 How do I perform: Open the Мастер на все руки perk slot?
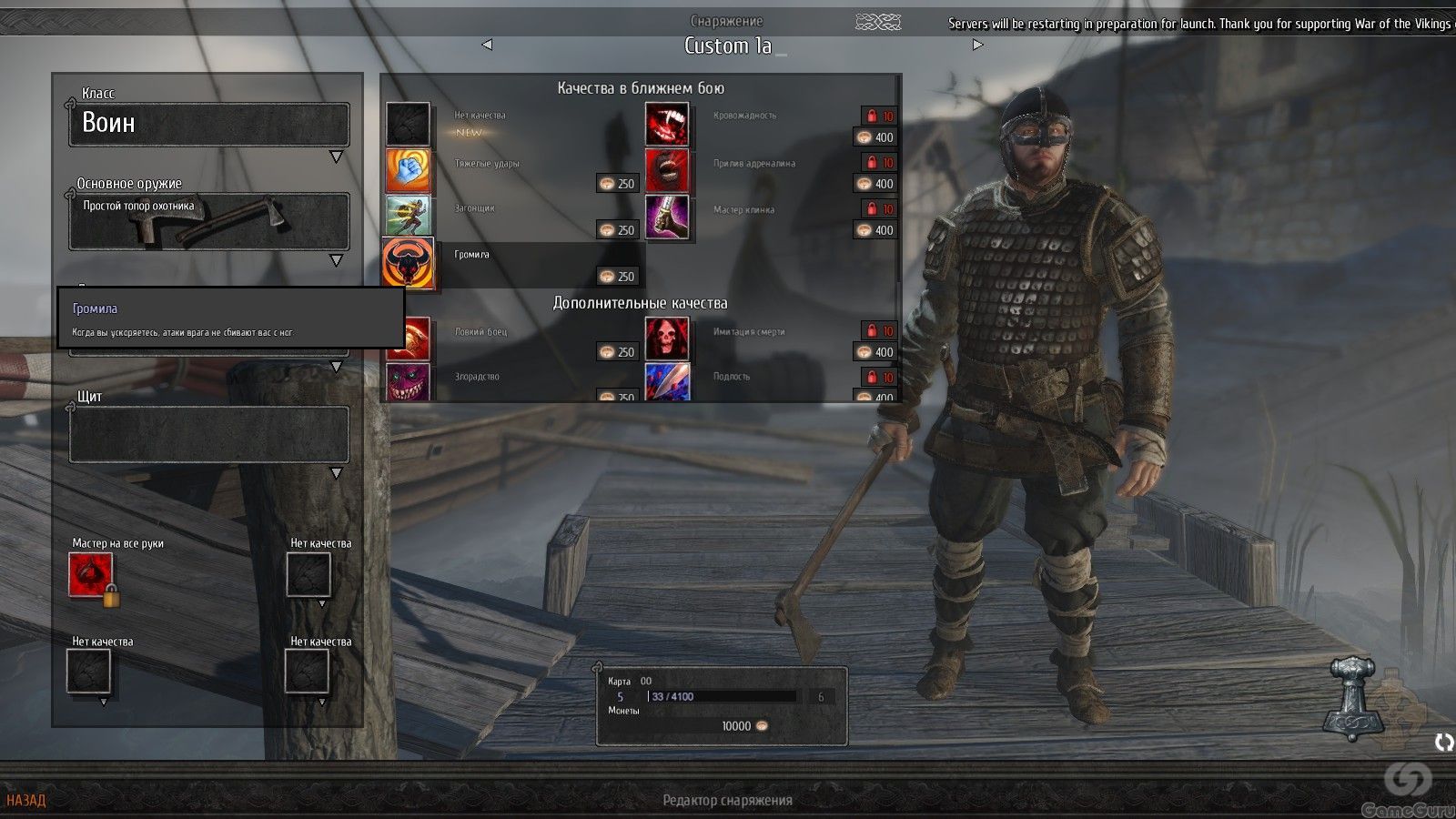coord(91,575)
